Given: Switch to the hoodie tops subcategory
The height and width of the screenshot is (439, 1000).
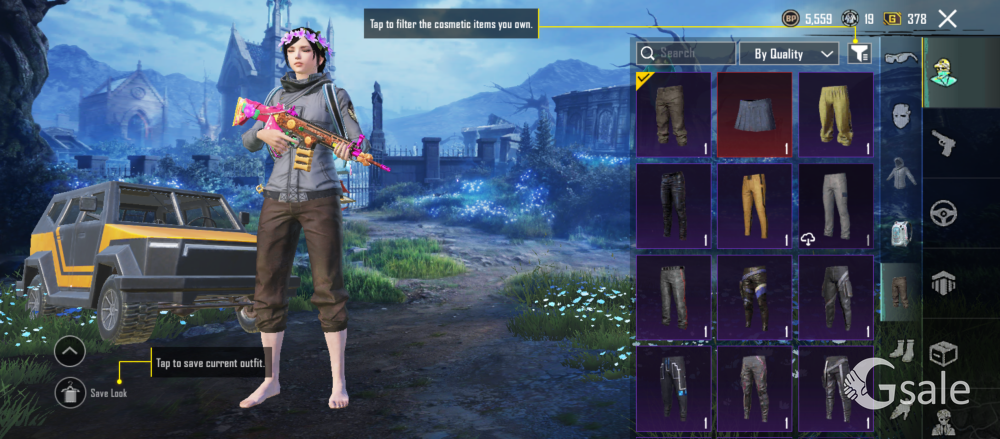Looking at the screenshot, I should [899, 174].
